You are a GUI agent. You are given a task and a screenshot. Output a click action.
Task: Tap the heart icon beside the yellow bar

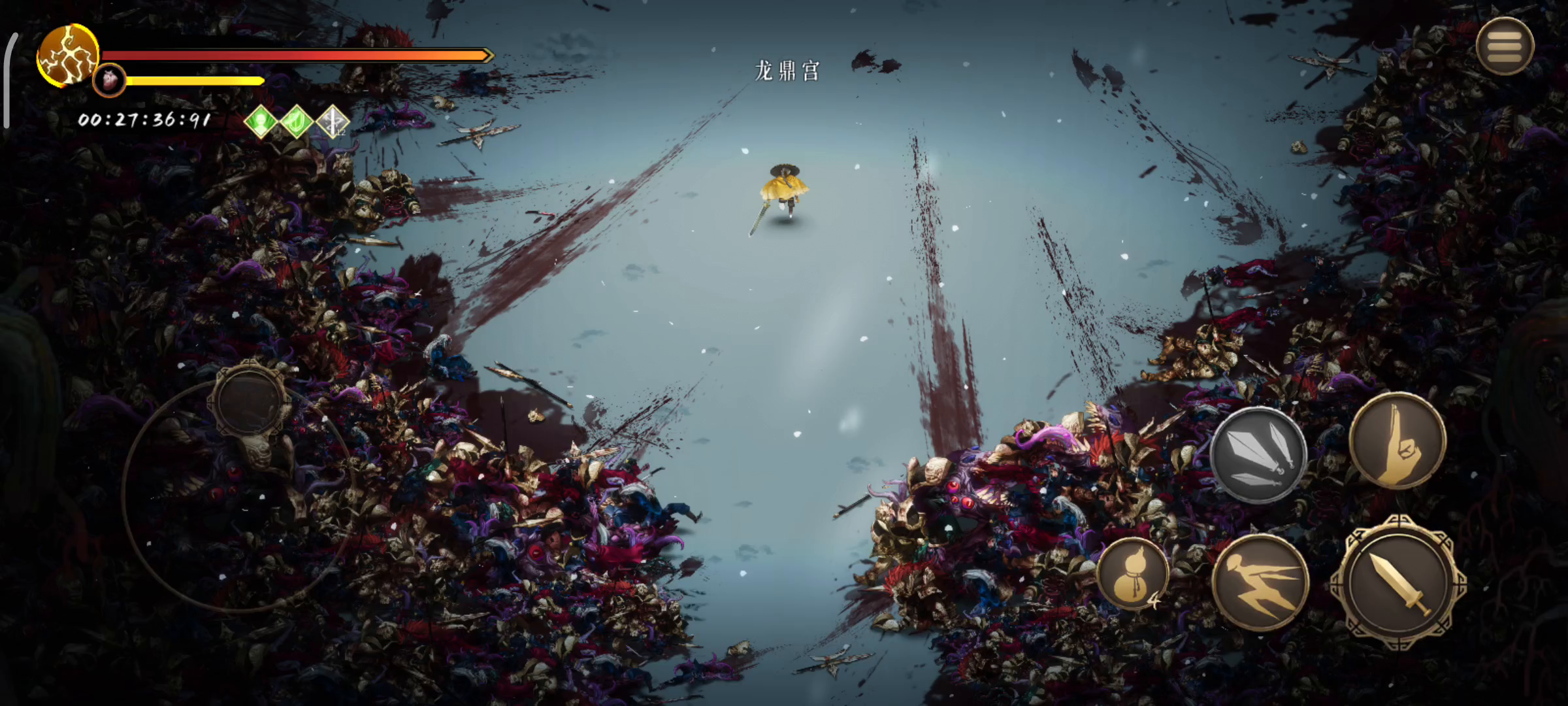click(110, 81)
